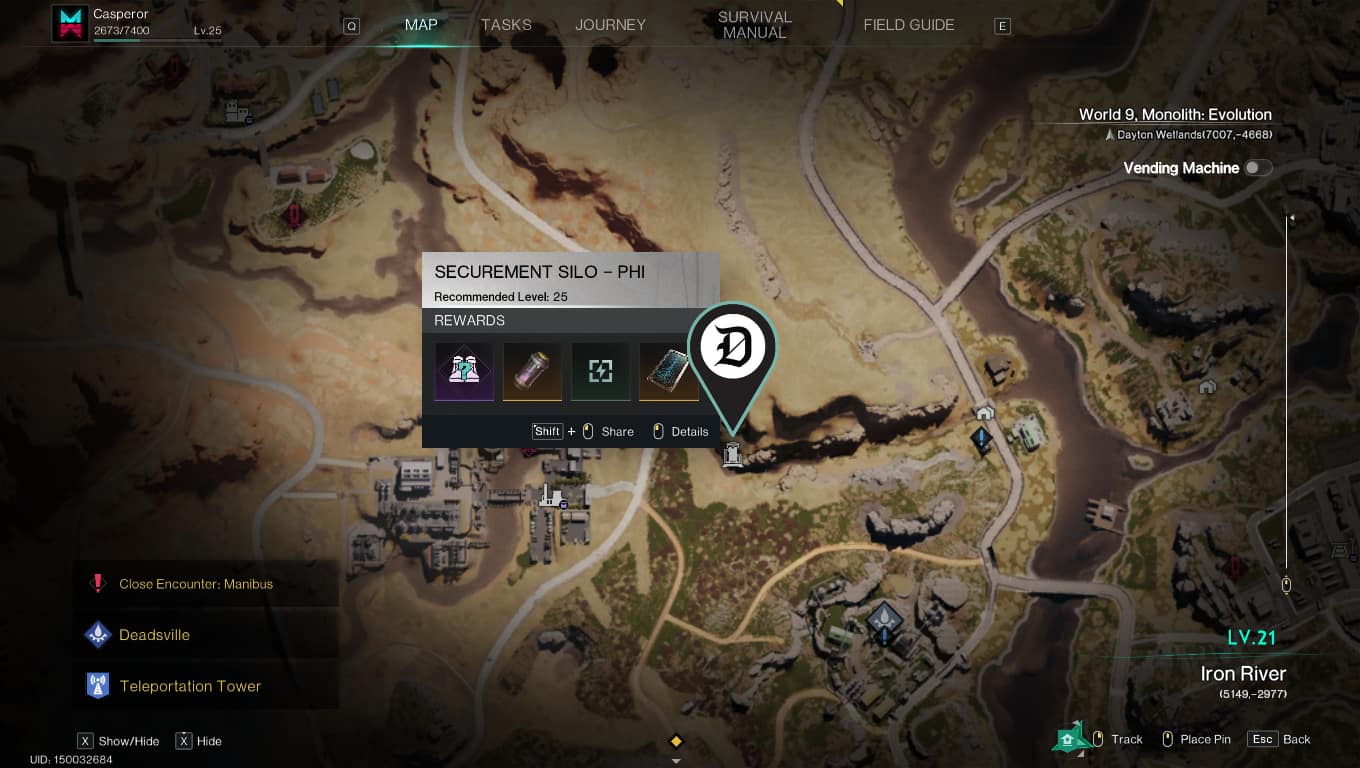The height and width of the screenshot is (768, 1360).
Task: Click the diamond settlement marker near Iron River
Action: [884, 618]
